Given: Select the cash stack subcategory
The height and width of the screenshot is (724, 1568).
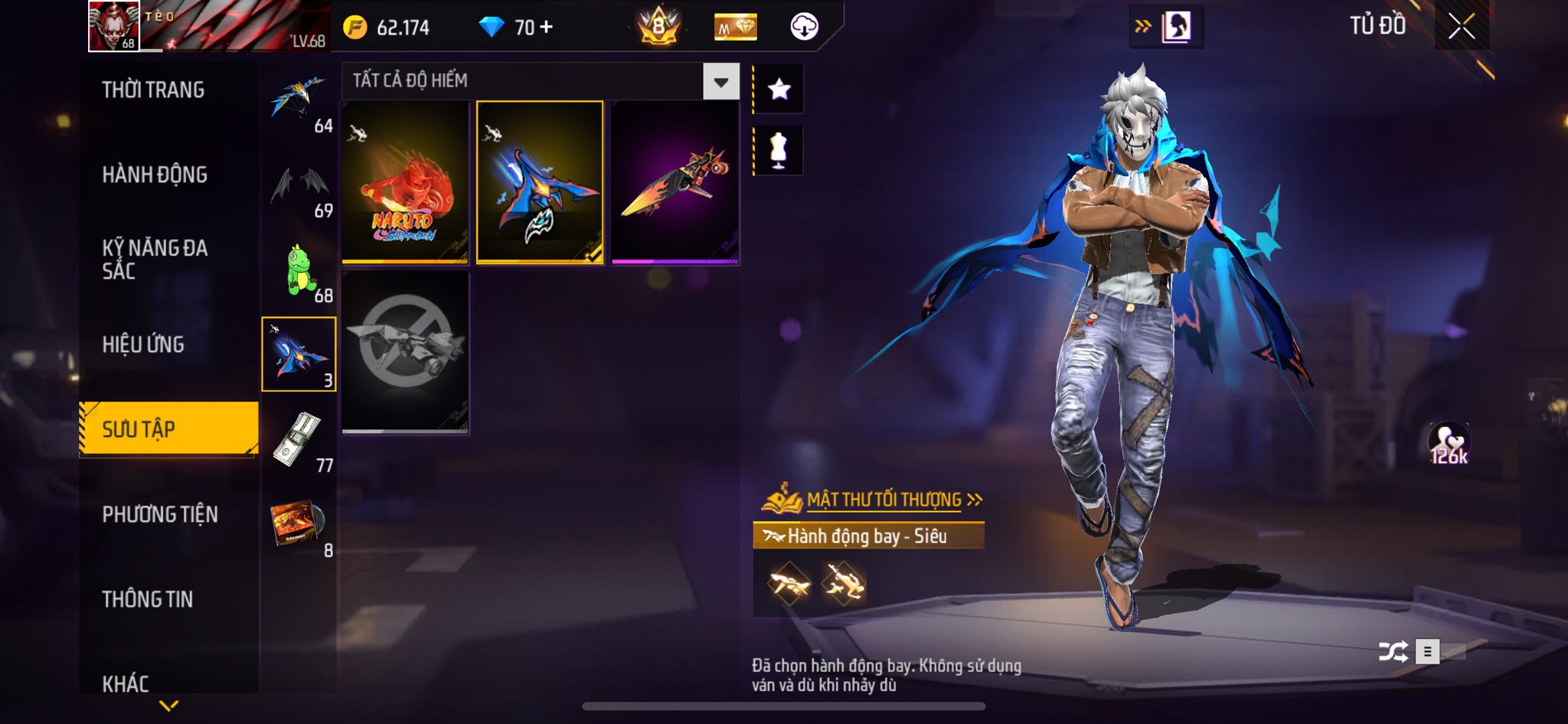Looking at the screenshot, I should tap(300, 441).
